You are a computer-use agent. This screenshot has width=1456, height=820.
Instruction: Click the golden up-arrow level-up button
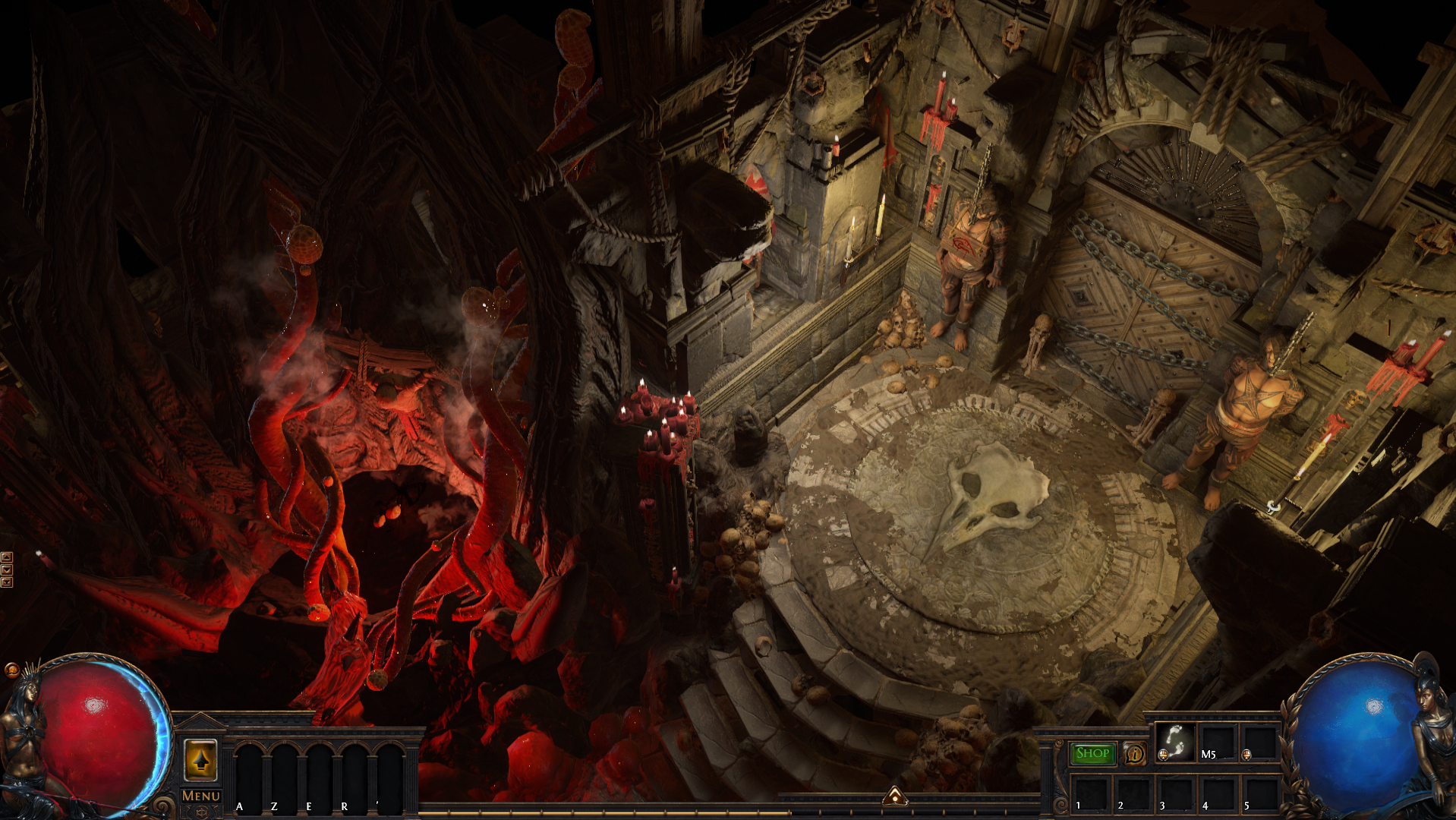201,759
